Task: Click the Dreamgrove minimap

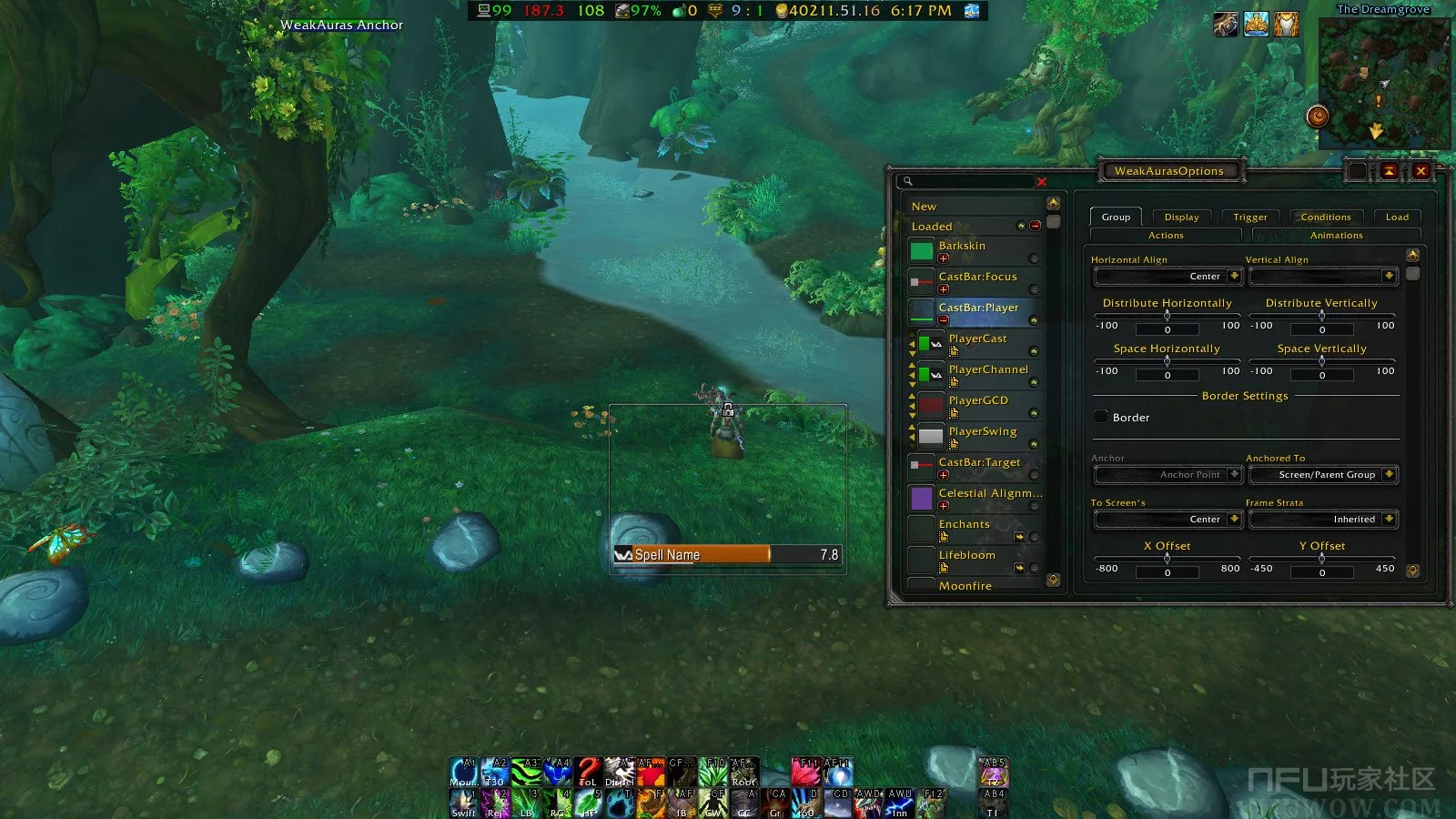Action: click(1381, 82)
